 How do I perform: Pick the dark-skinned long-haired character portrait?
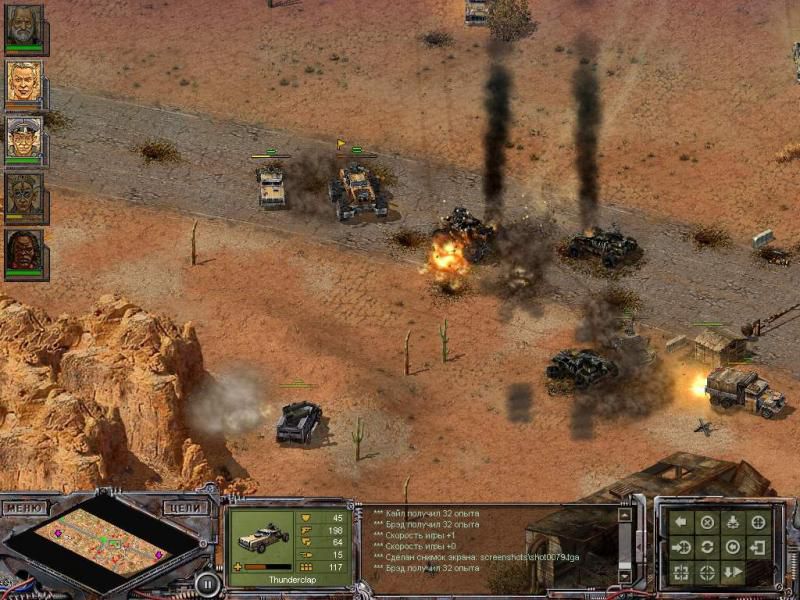tap(24, 251)
